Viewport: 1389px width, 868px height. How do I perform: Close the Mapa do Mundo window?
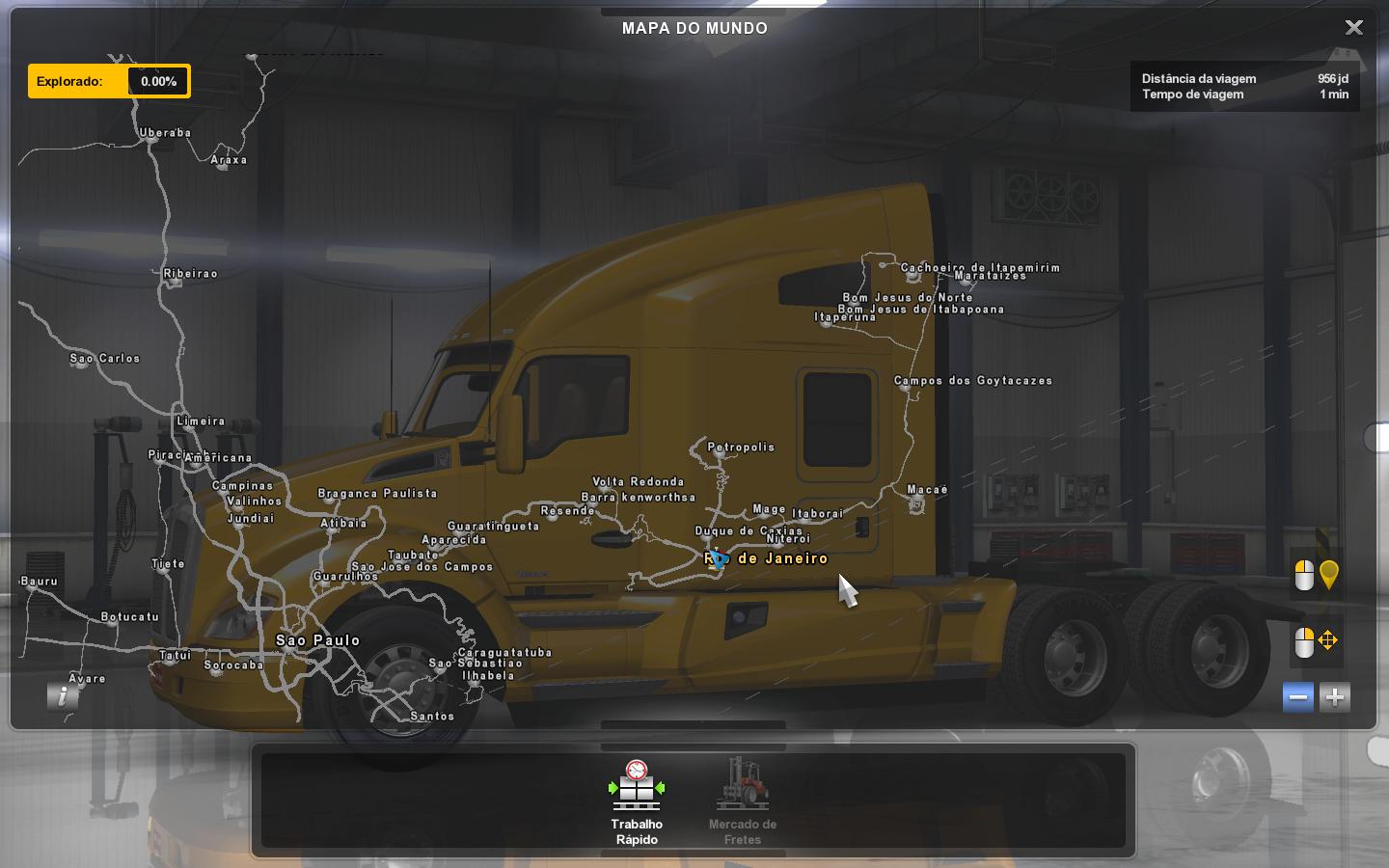pos(1354,27)
